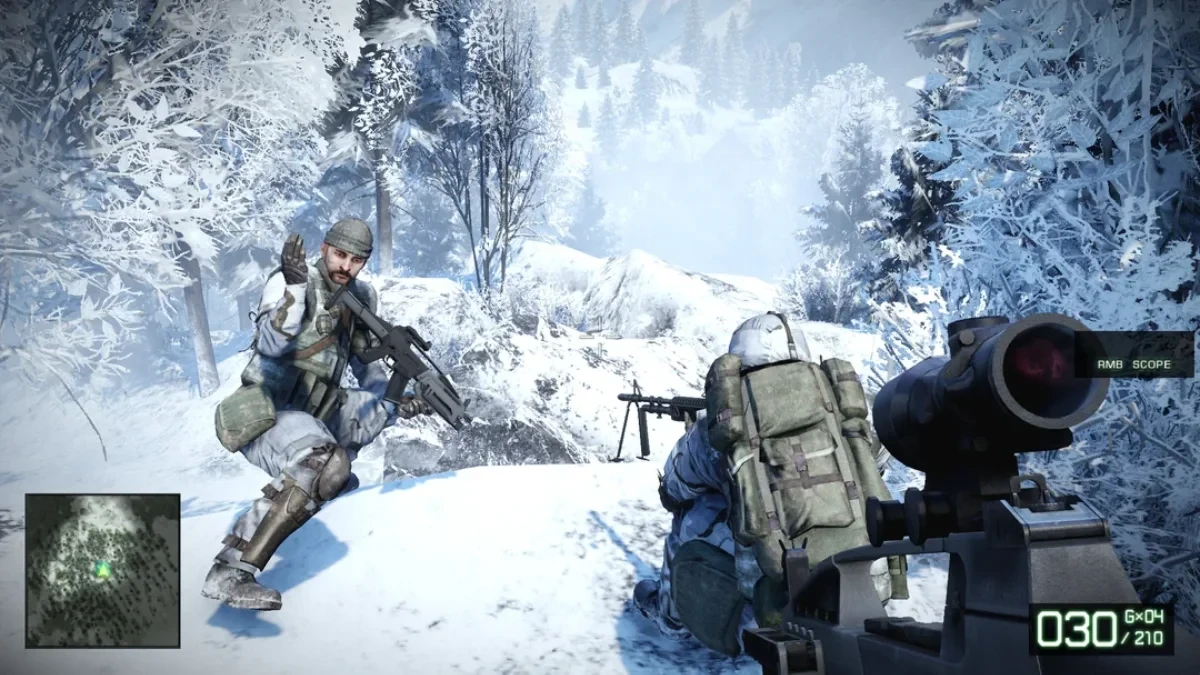The width and height of the screenshot is (1200, 675).
Task: Select the green player marker on the minimap
Action: point(102,569)
